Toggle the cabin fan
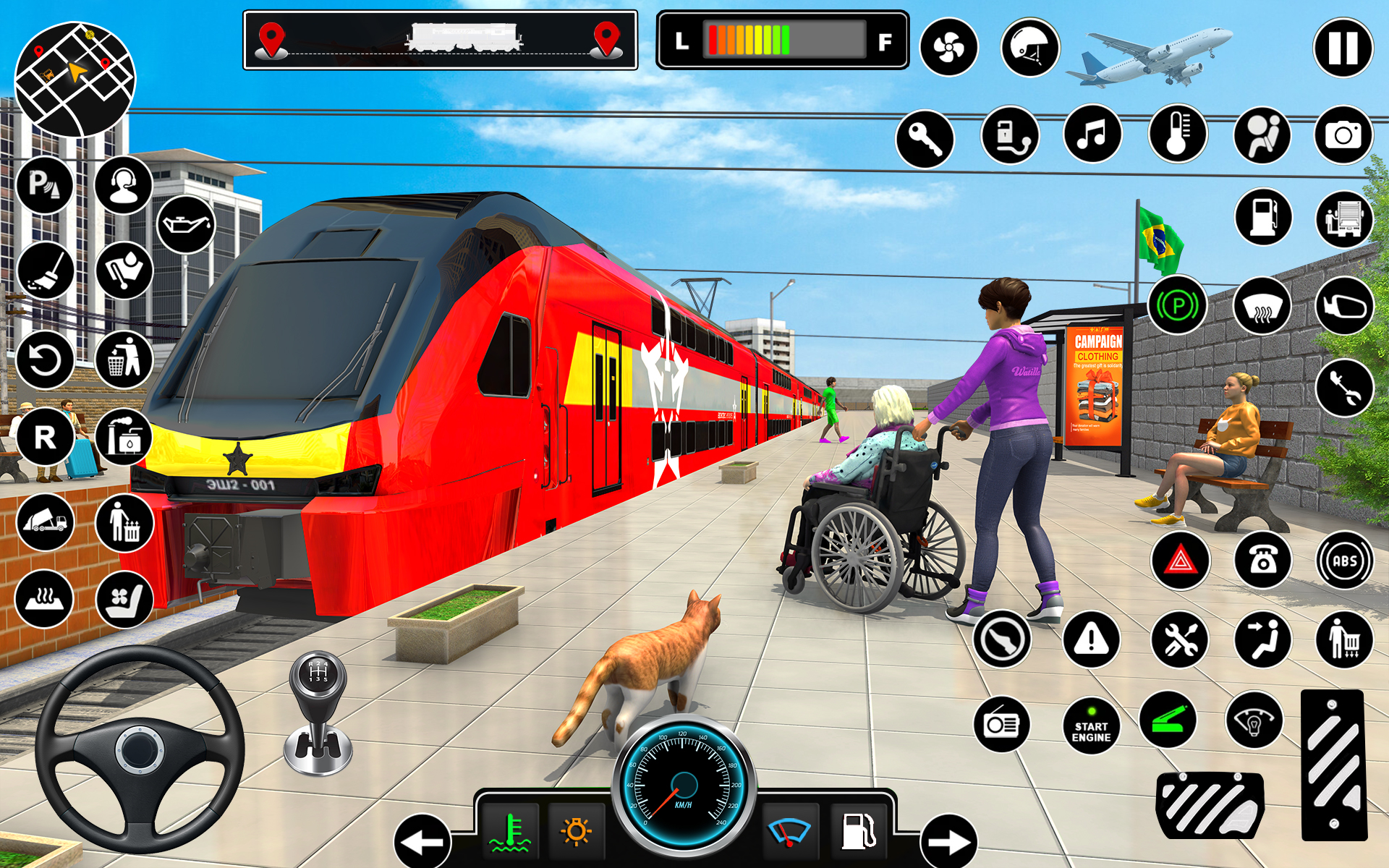Image resolution: width=1389 pixels, height=868 pixels. tap(948, 47)
